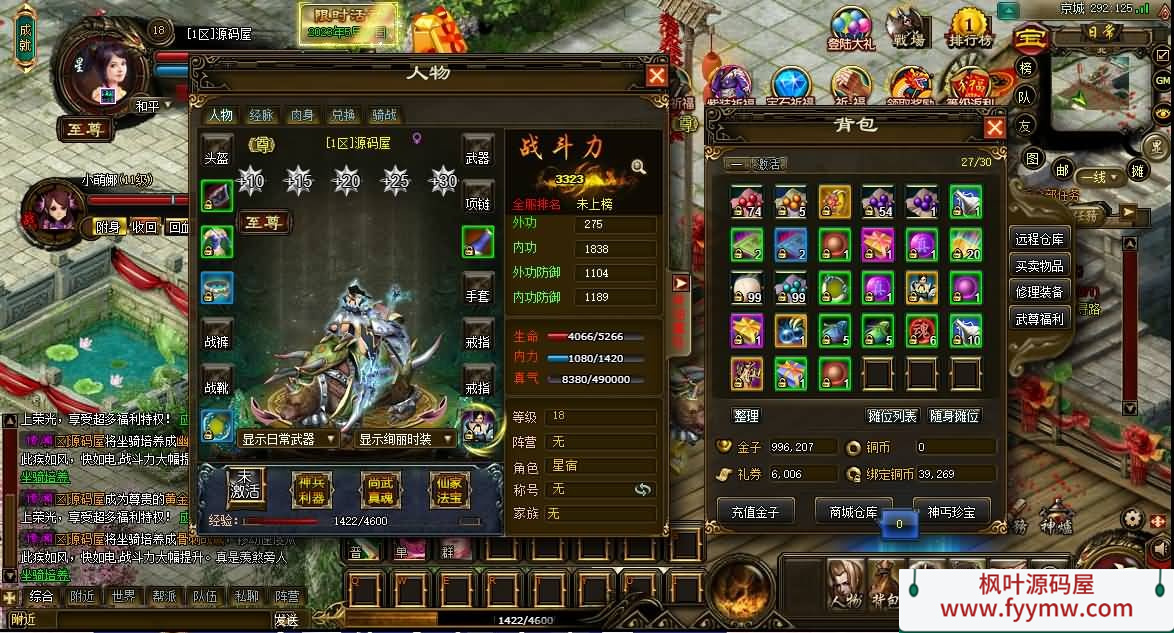The image size is (1174, 633).
Task: Select the red berries stack of 74
Action: pos(746,201)
